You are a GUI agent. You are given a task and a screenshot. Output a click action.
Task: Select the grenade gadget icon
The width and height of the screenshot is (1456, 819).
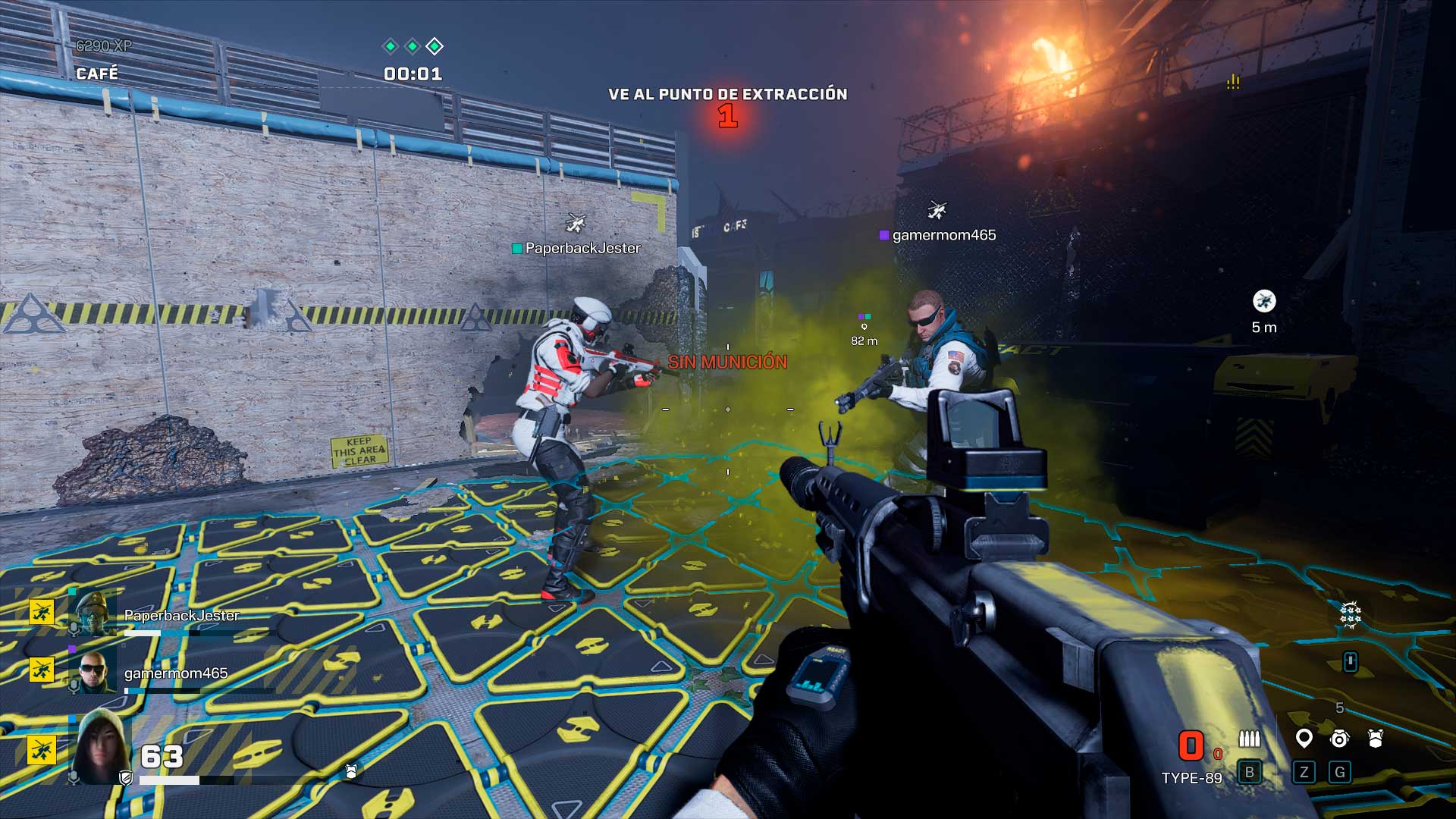point(1340,739)
